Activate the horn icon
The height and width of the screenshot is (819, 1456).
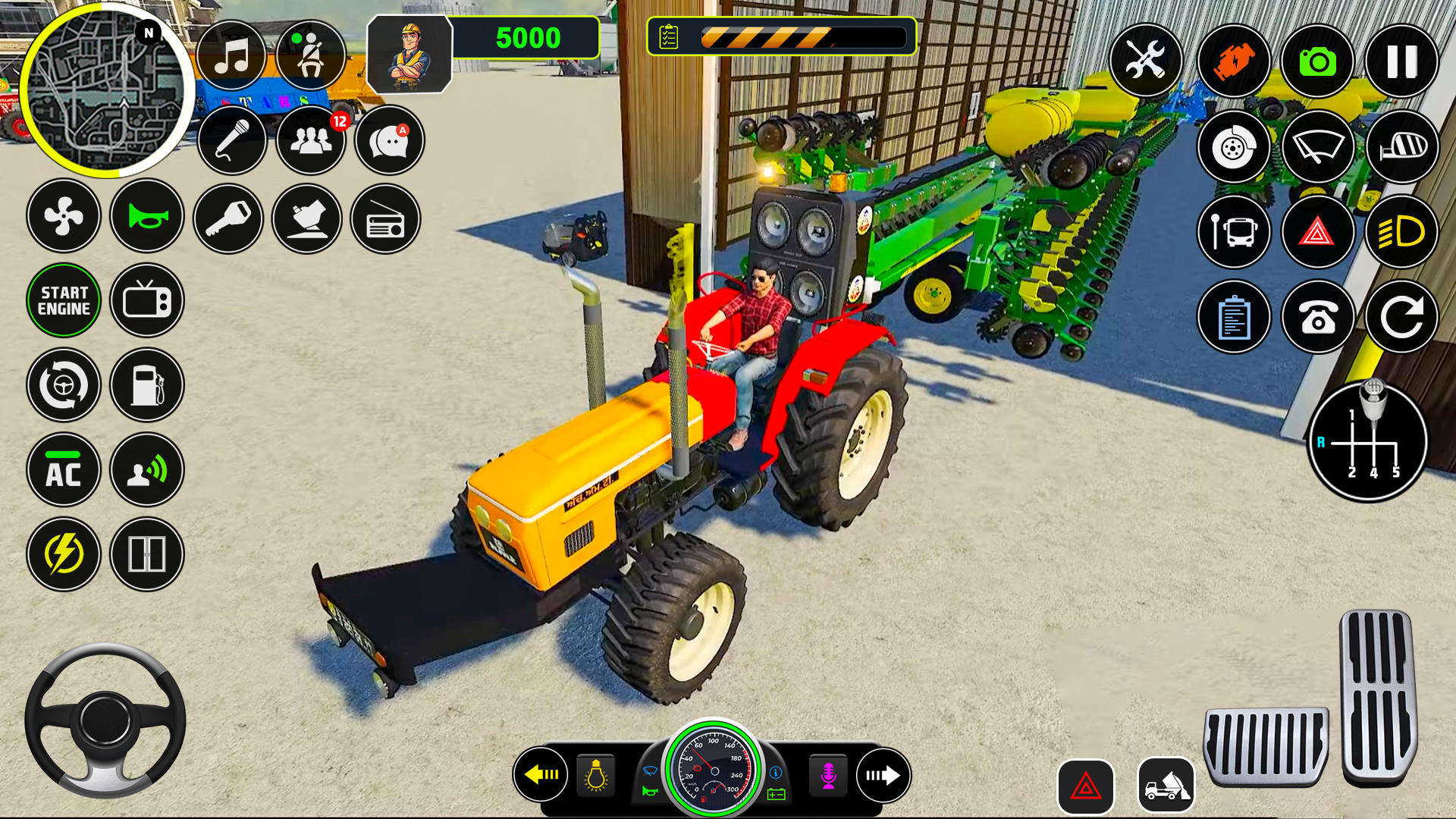click(x=146, y=218)
